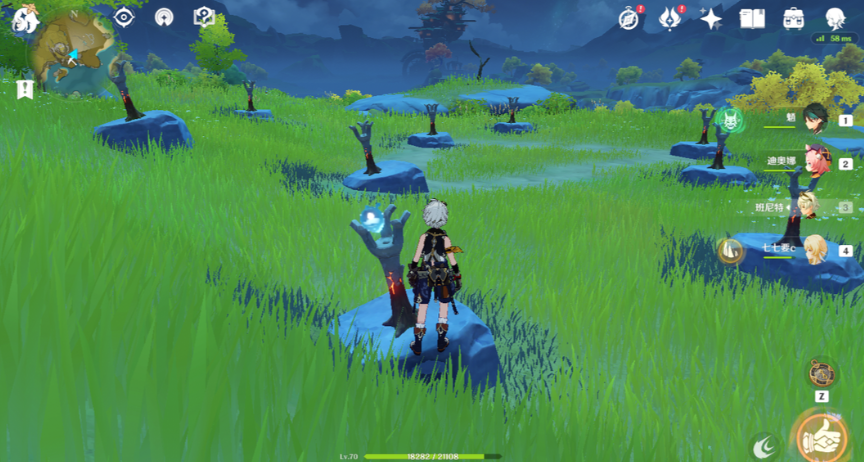Screen dimensions: 864x462
Task: Select active character Bennett (班尼特)
Action: 810,207
